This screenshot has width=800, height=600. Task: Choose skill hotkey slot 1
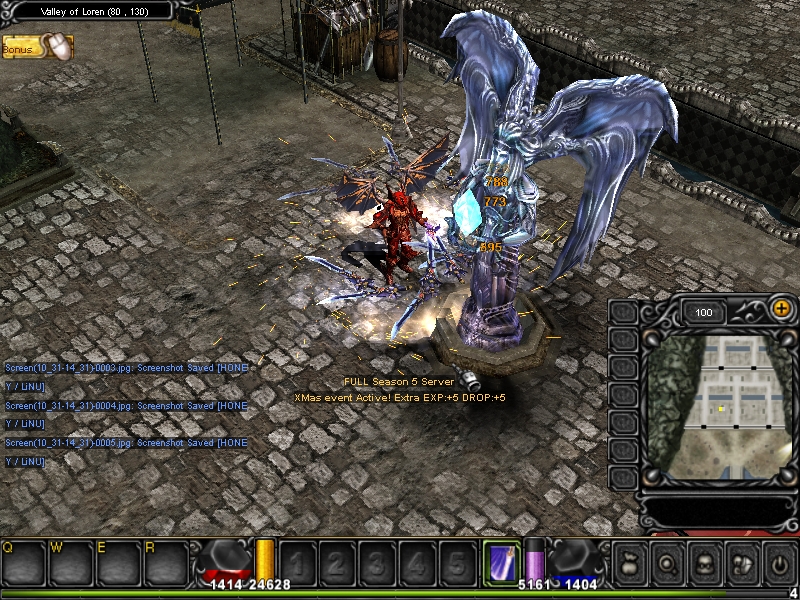(296, 563)
